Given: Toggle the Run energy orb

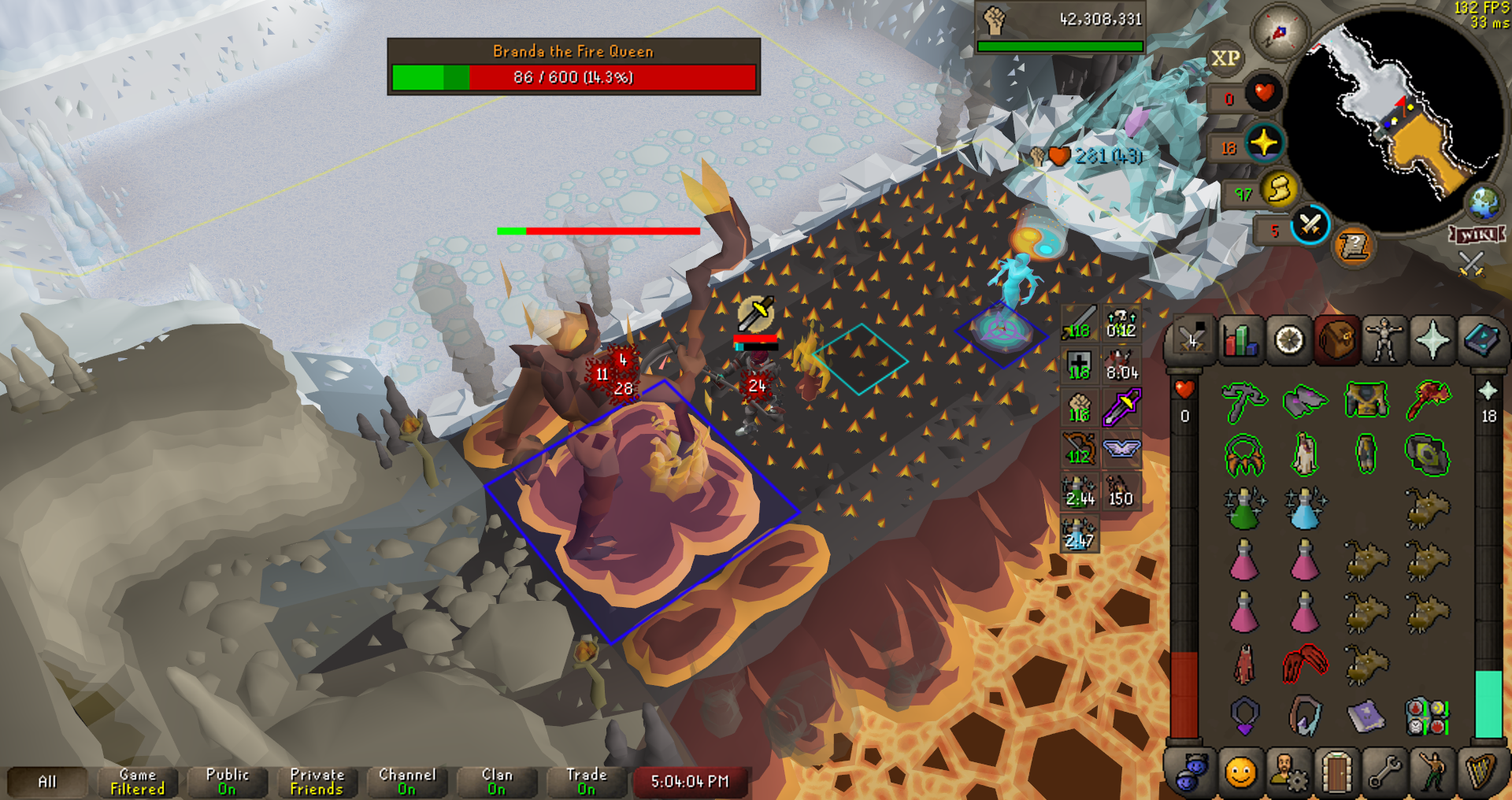Looking at the screenshot, I should pos(1280,189).
